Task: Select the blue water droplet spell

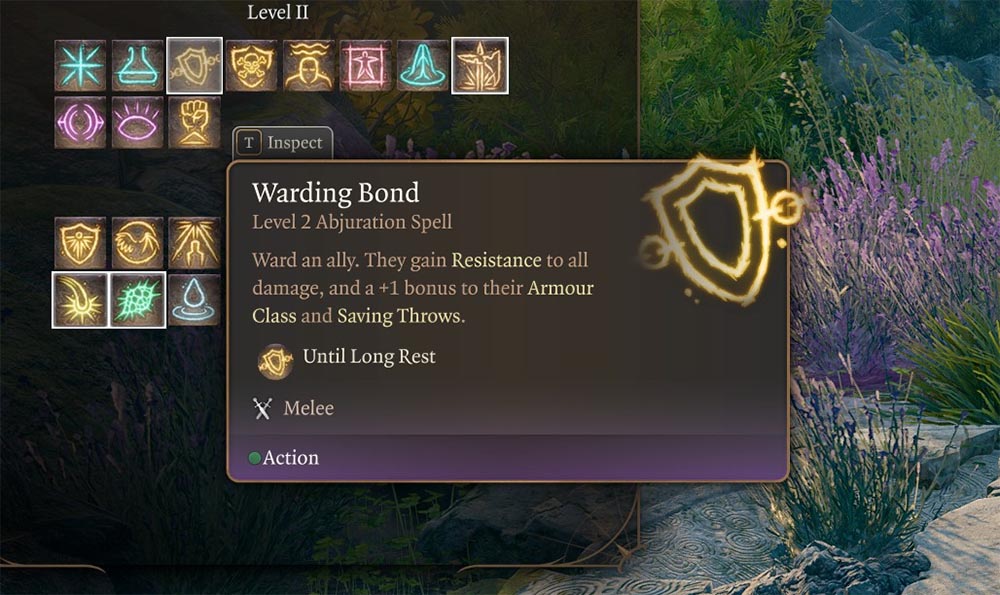Action: pos(194,300)
